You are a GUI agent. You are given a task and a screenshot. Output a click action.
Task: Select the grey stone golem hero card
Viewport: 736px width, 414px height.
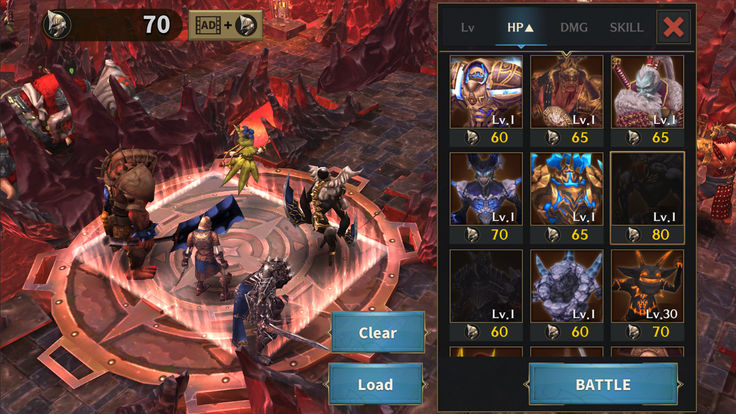click(566, 286)
